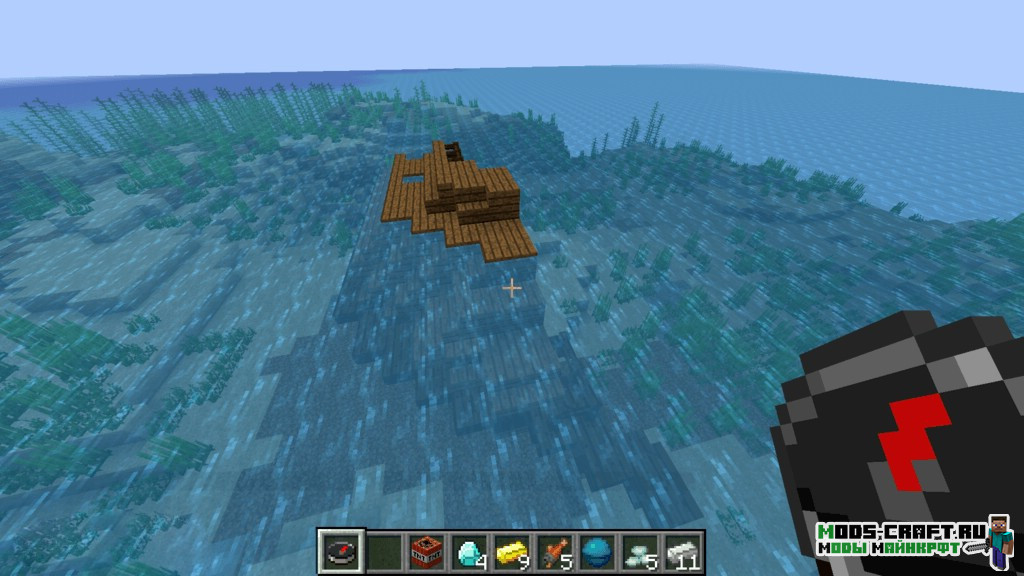This screenshot has height=576, width=1024.
Task: Select the empty second hotbar slot
Action: (x=384, y=551)
